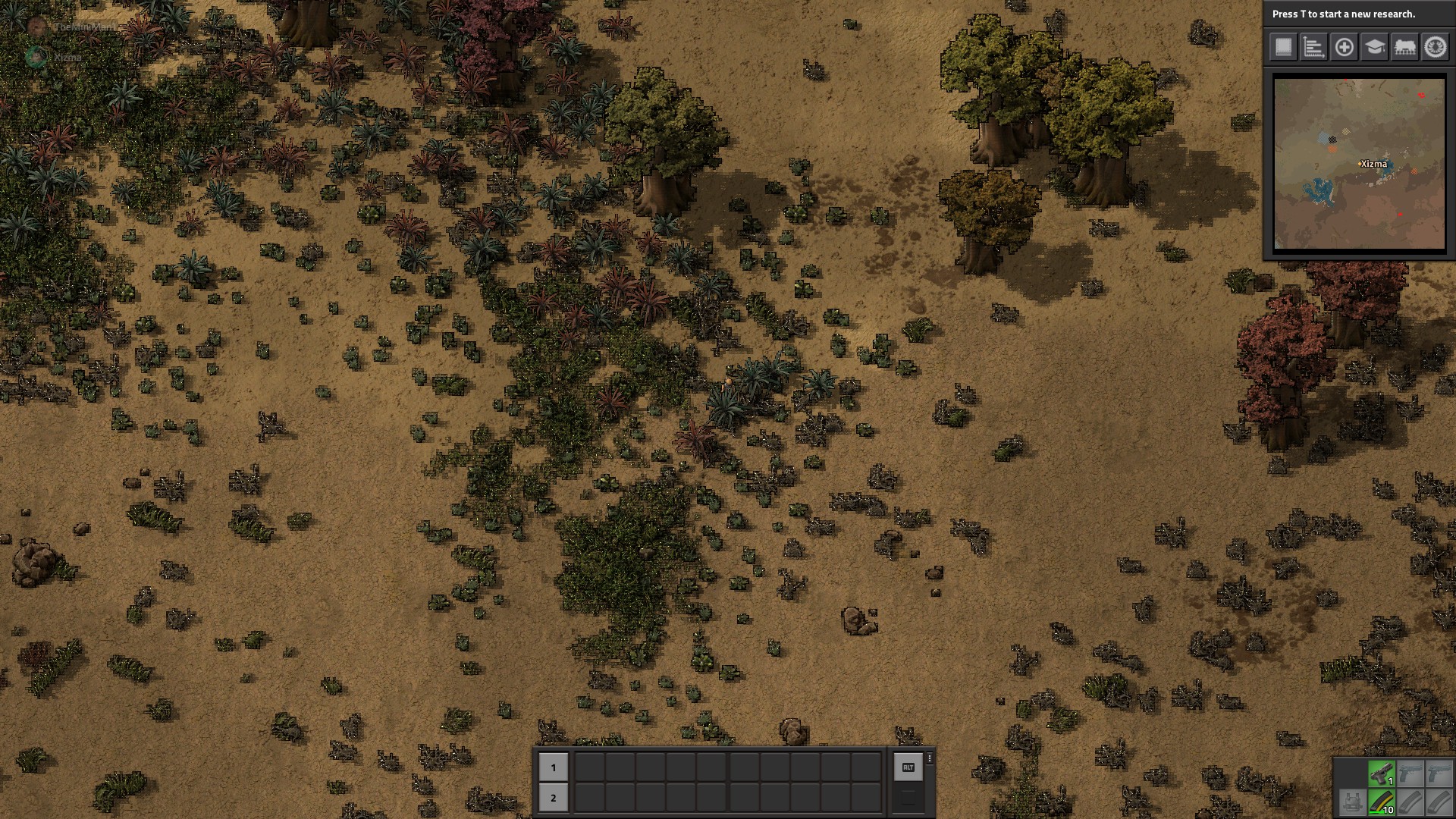Open the blueprint library book button
The width and height of the screenshot is (1456, 819).
pos(1283,47)
